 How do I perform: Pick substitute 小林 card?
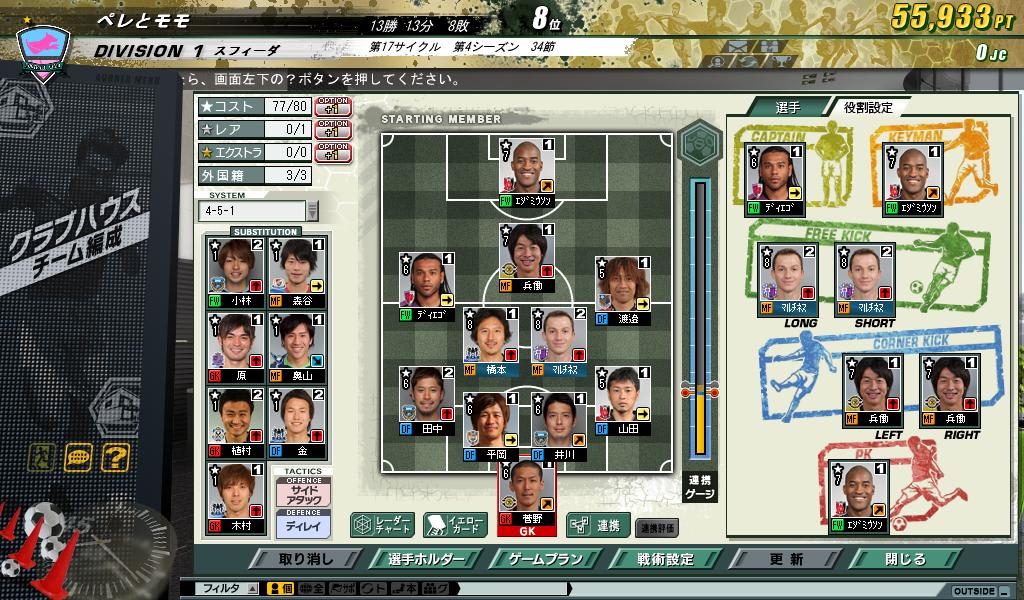(235, 272)
